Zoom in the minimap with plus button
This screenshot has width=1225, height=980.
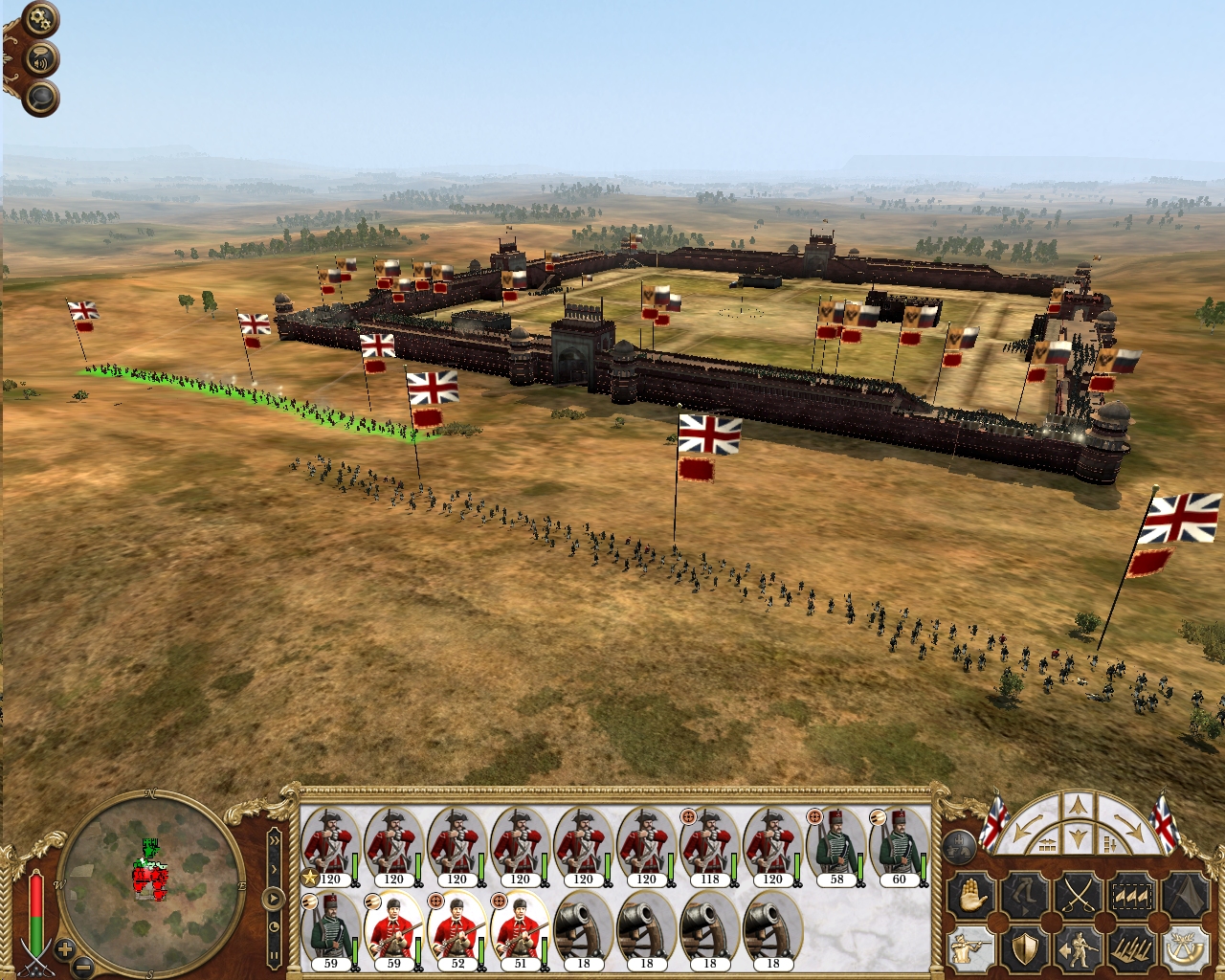[64, 950]
